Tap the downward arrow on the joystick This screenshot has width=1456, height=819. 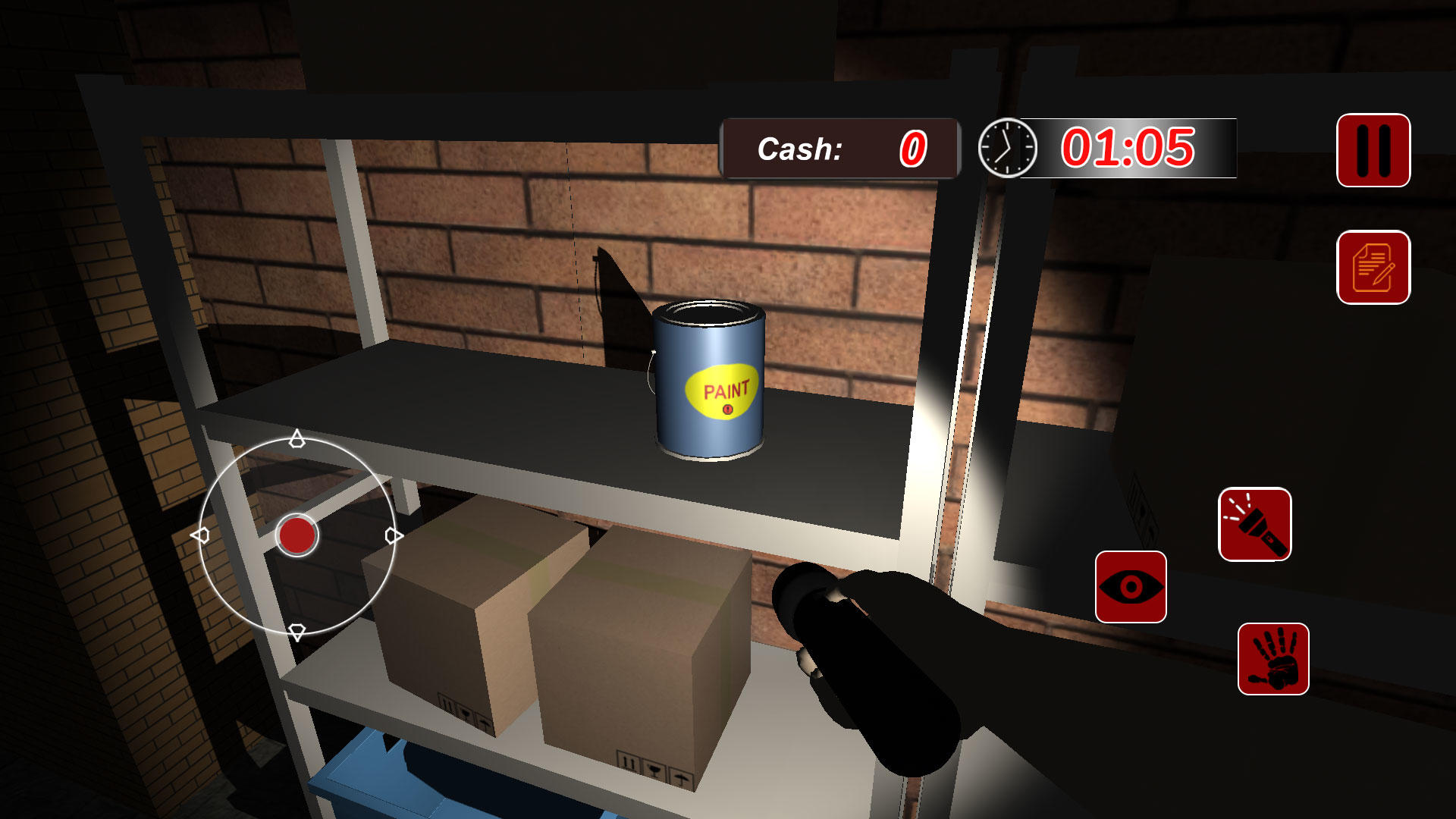pos(297,629)
